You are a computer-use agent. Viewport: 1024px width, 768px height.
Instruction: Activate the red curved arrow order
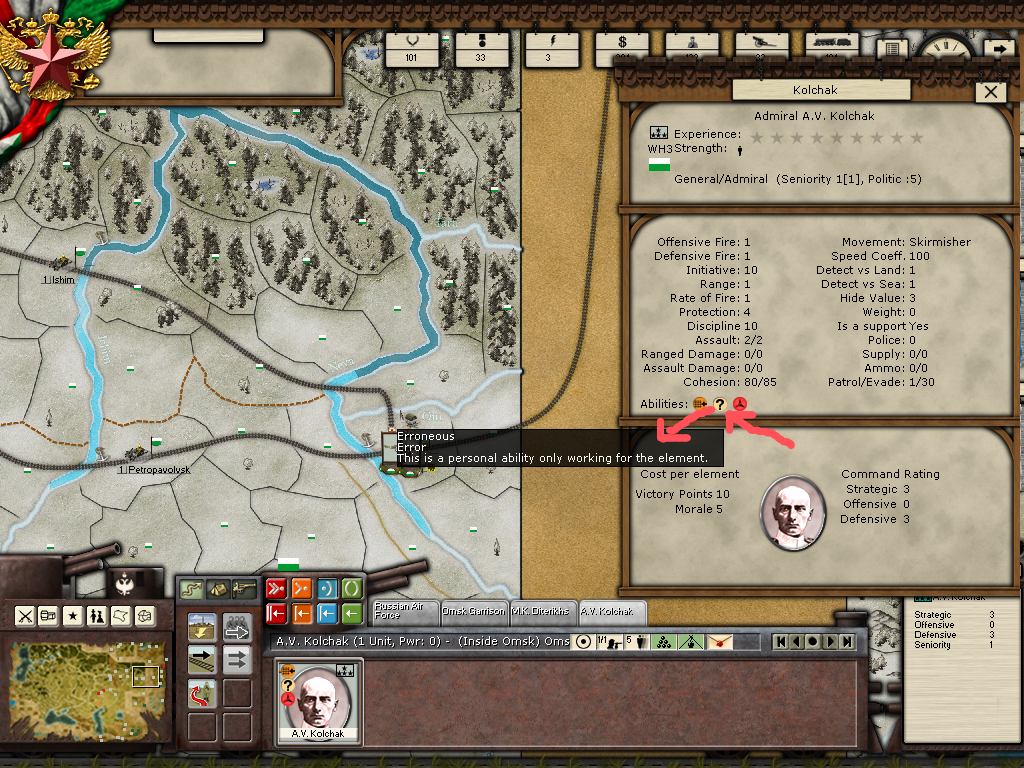coord(203,692)
